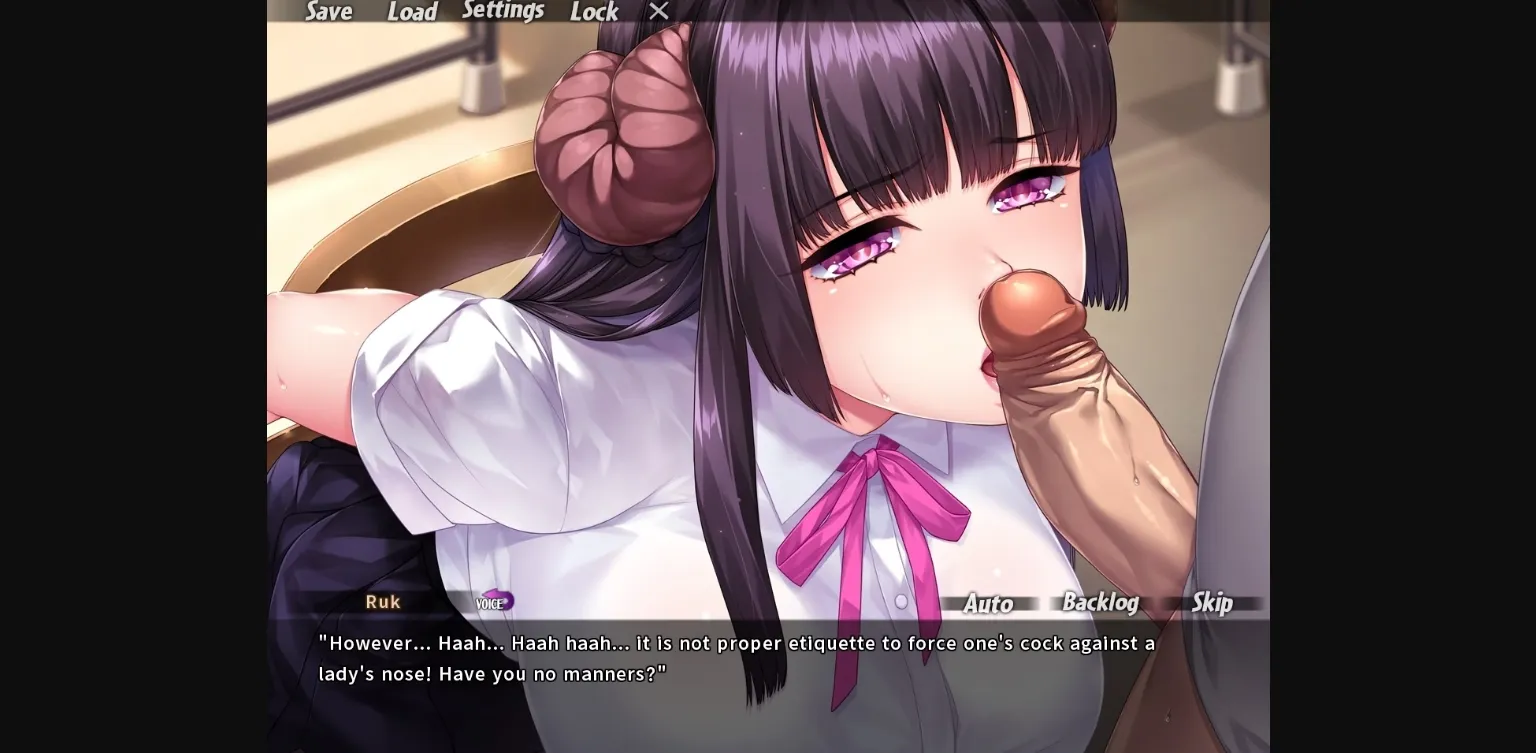Open Settings from the top toolbar
The width and height of the screenshot is (1536, 753).
pos(503,10)
